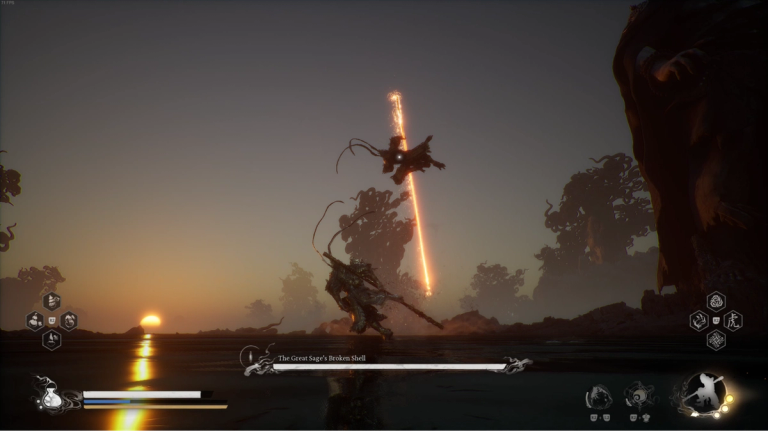Screen dimensions: 768x431
Task: Select the bottom item in left hexagon cluster
Action: (52, 340)
